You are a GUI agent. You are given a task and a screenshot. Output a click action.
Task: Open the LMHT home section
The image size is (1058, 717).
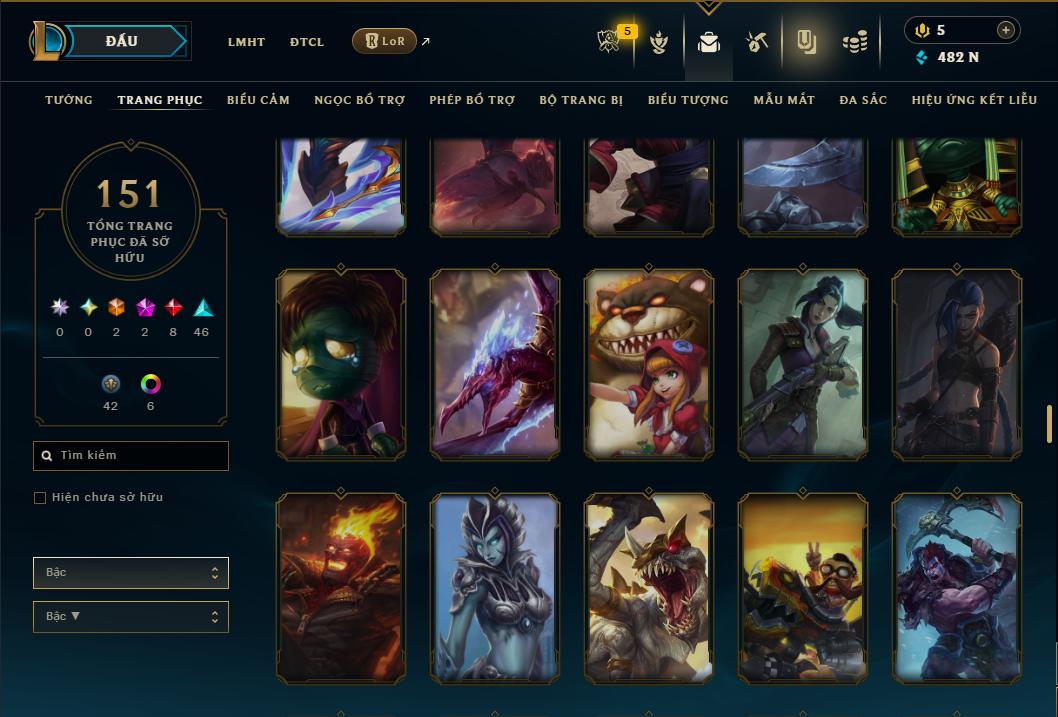point(246,42)
